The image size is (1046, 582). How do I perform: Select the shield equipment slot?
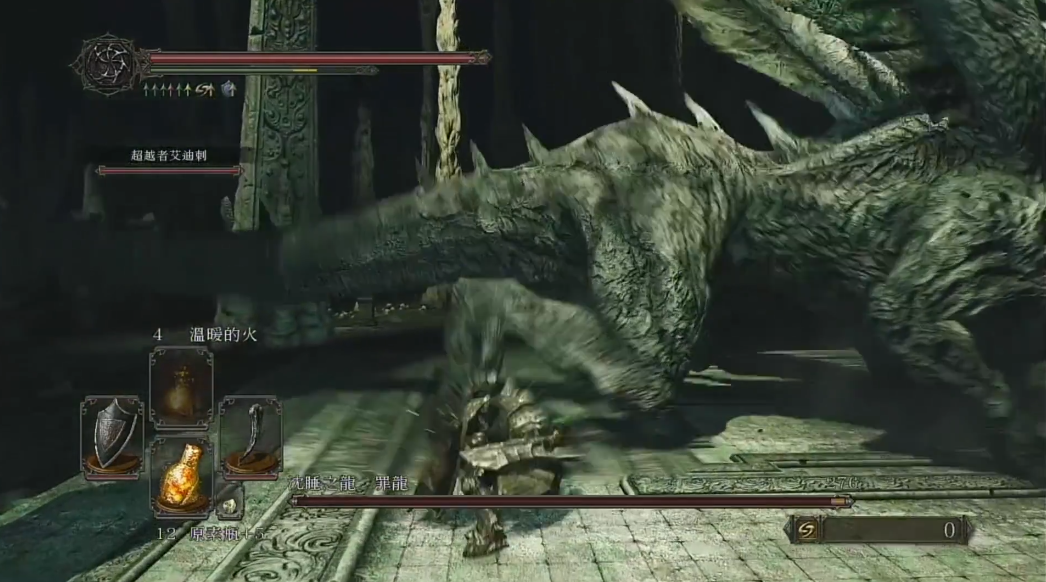[112, 434]
